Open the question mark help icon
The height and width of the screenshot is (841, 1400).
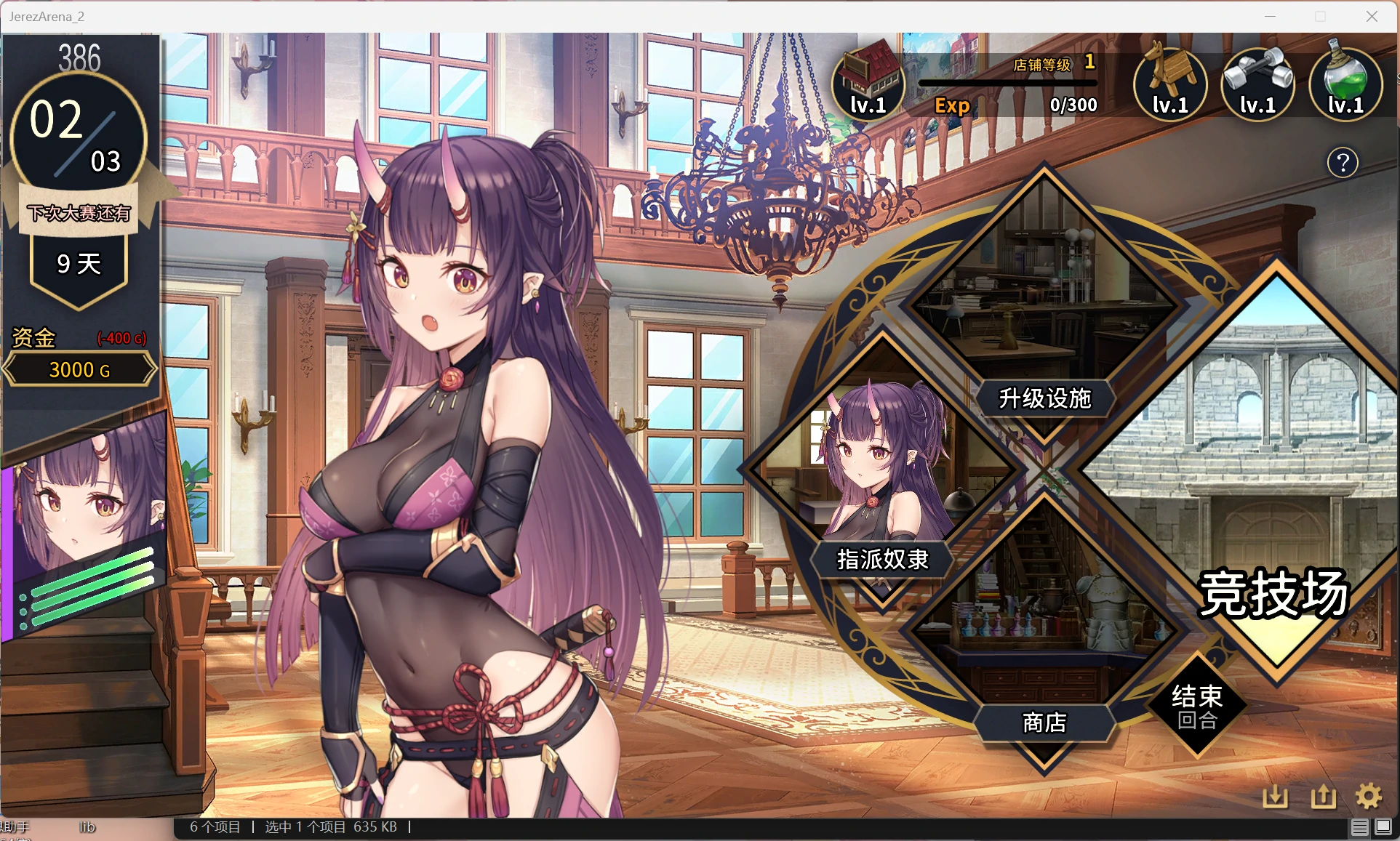(1343, 163)
